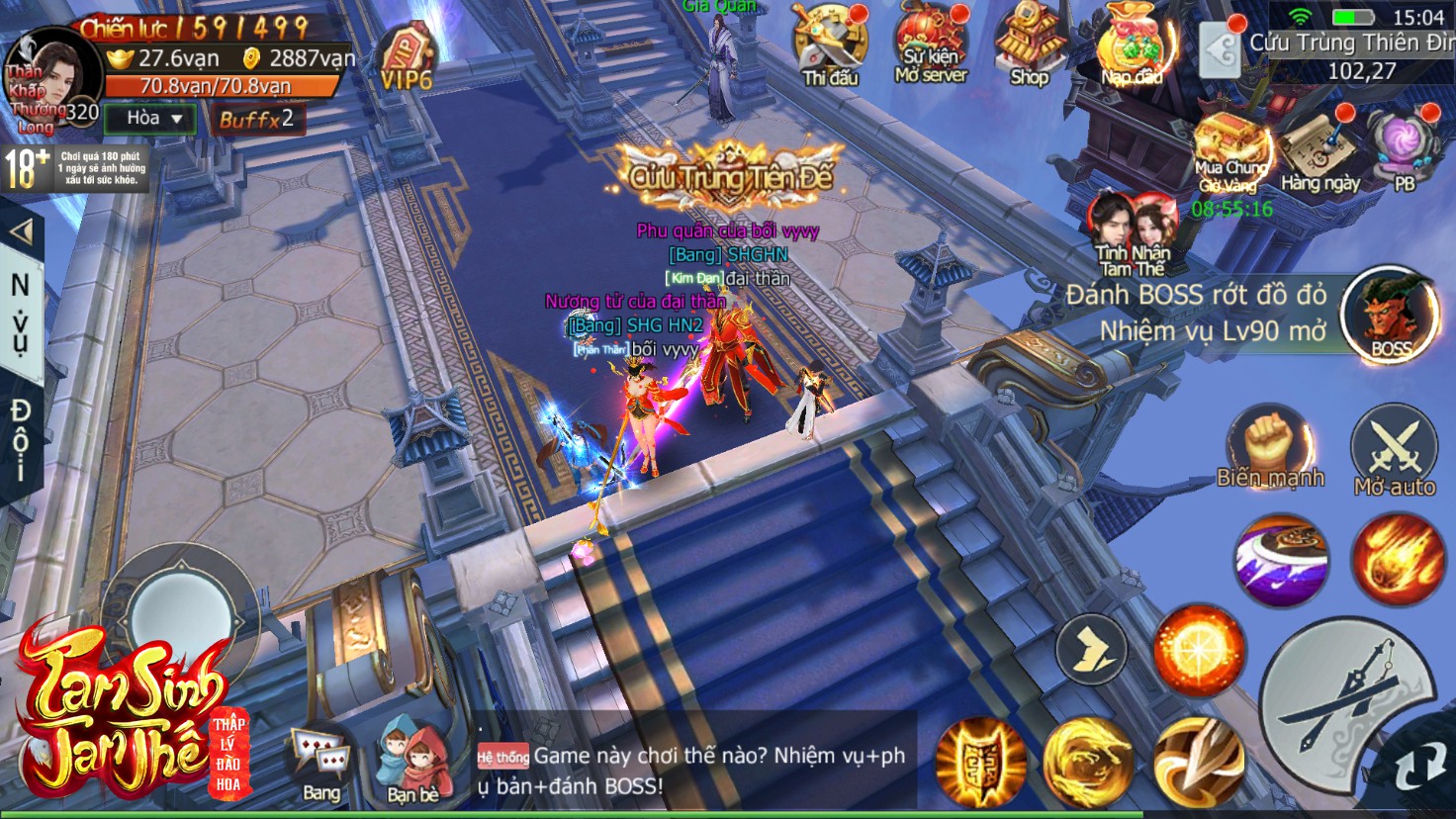Open the Nạp đầu recharge icon

tap(1133, 45)
